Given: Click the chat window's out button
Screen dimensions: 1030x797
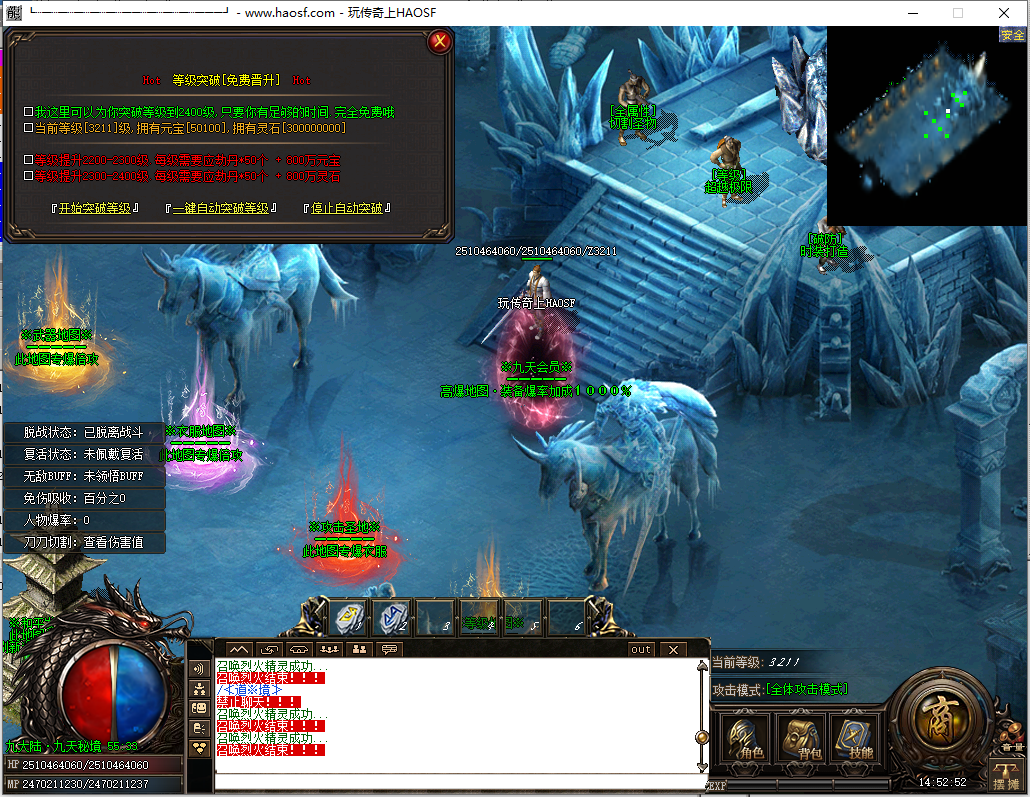Looking at the screenshot, I should tap(641, 649).
